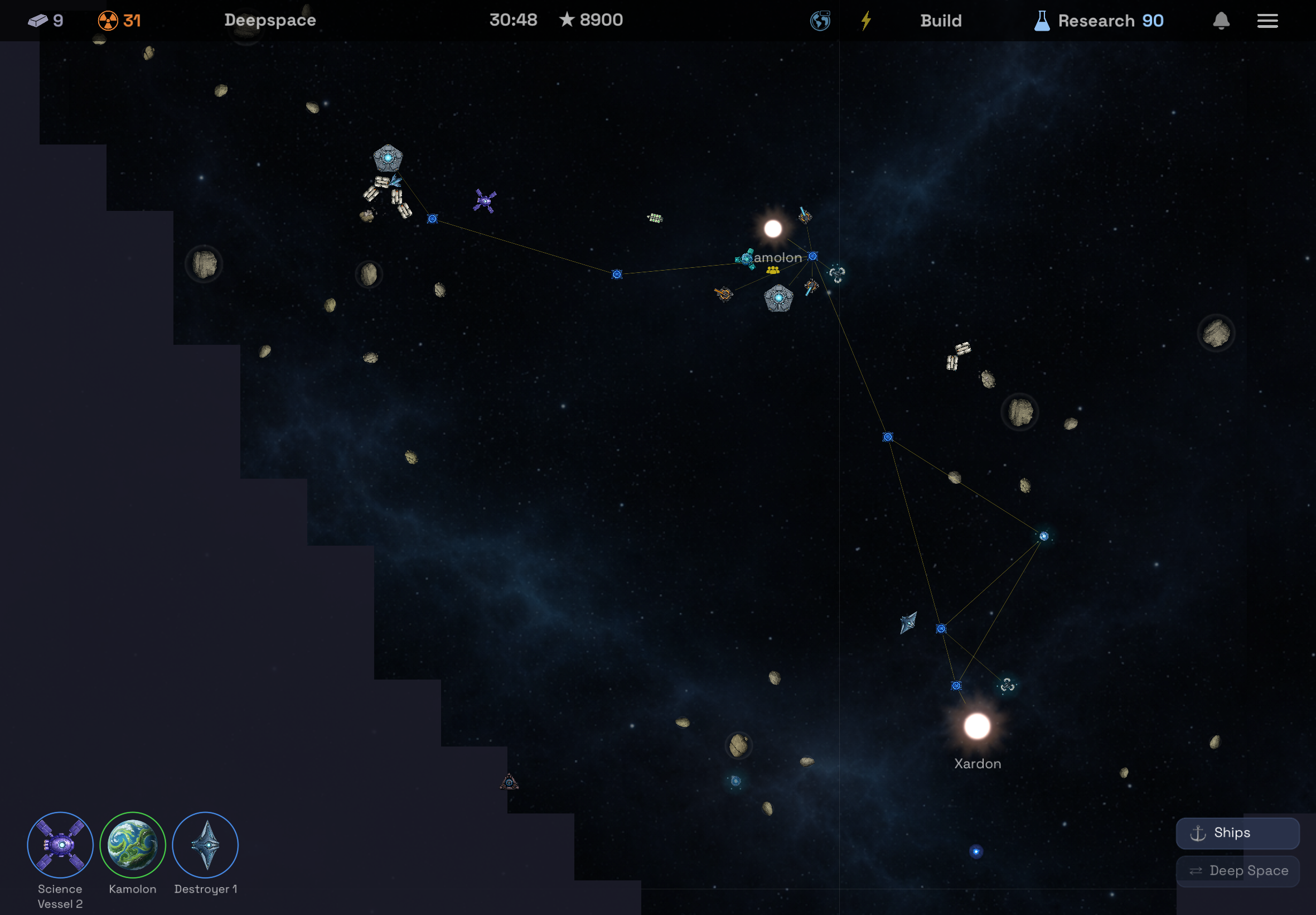1316x915 pixels.
Task: Select the Xardon star on the map
Action: click(x=978, y=725)
